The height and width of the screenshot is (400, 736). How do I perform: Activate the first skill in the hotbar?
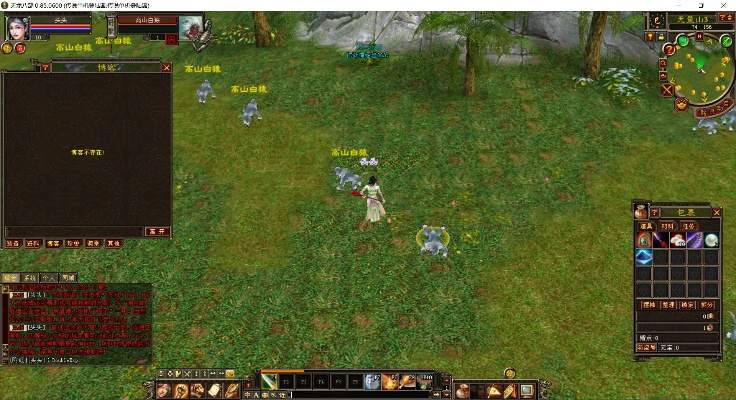pyautogui.click(x=270, y=381)
